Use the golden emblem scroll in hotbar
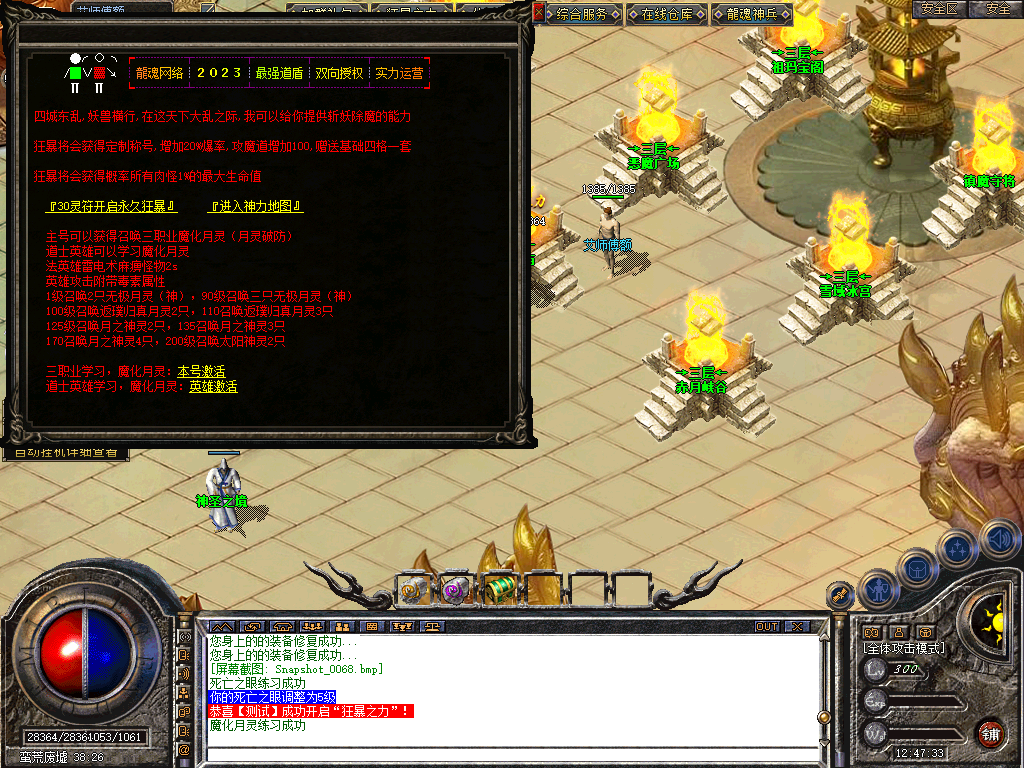Viewport: 1024px width, 768px height. [x=414, y=591]
